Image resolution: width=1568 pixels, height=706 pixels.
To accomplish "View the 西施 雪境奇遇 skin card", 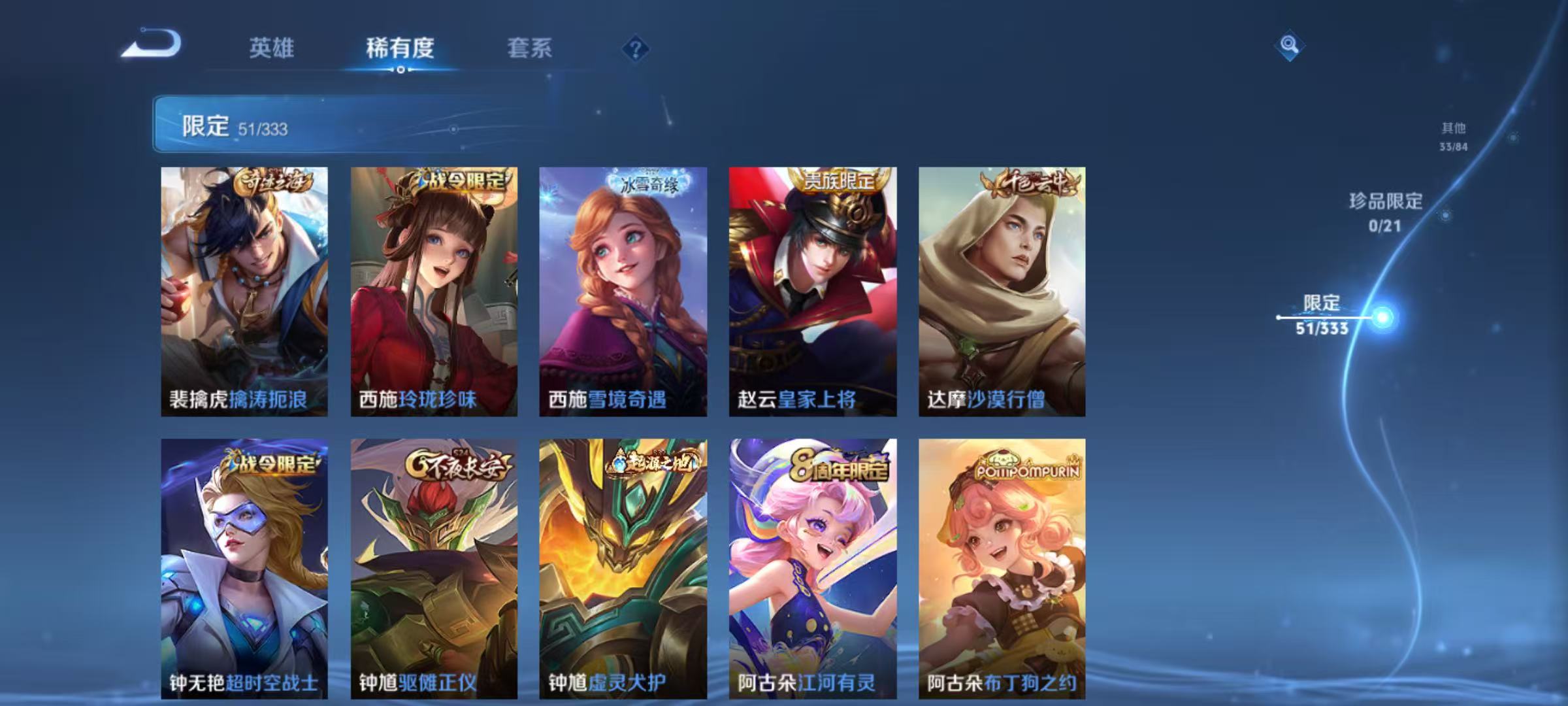I will pos(623,292).
